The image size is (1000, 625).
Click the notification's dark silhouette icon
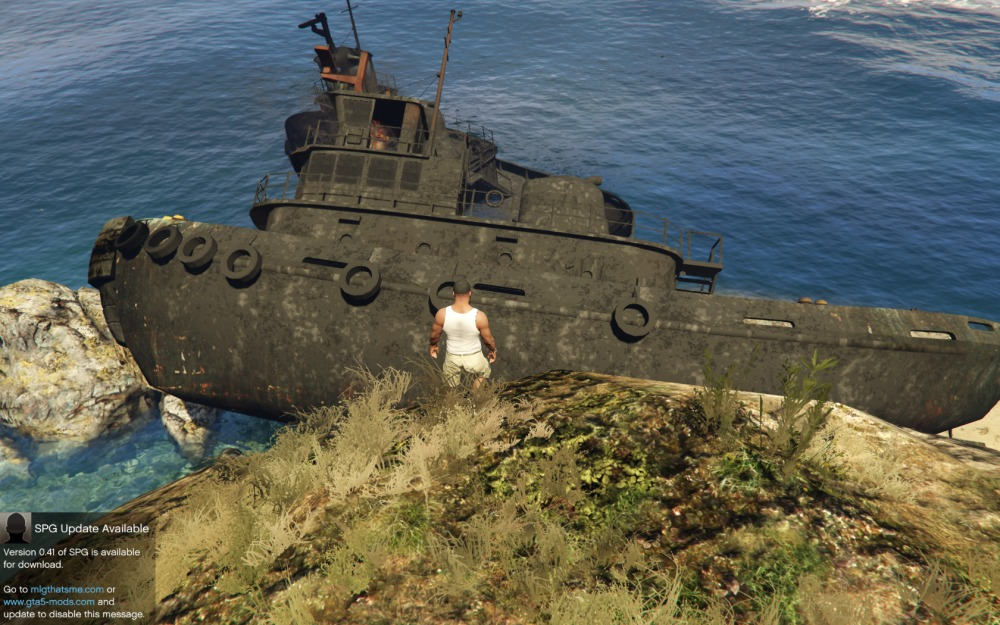click(x=16, y=528)
